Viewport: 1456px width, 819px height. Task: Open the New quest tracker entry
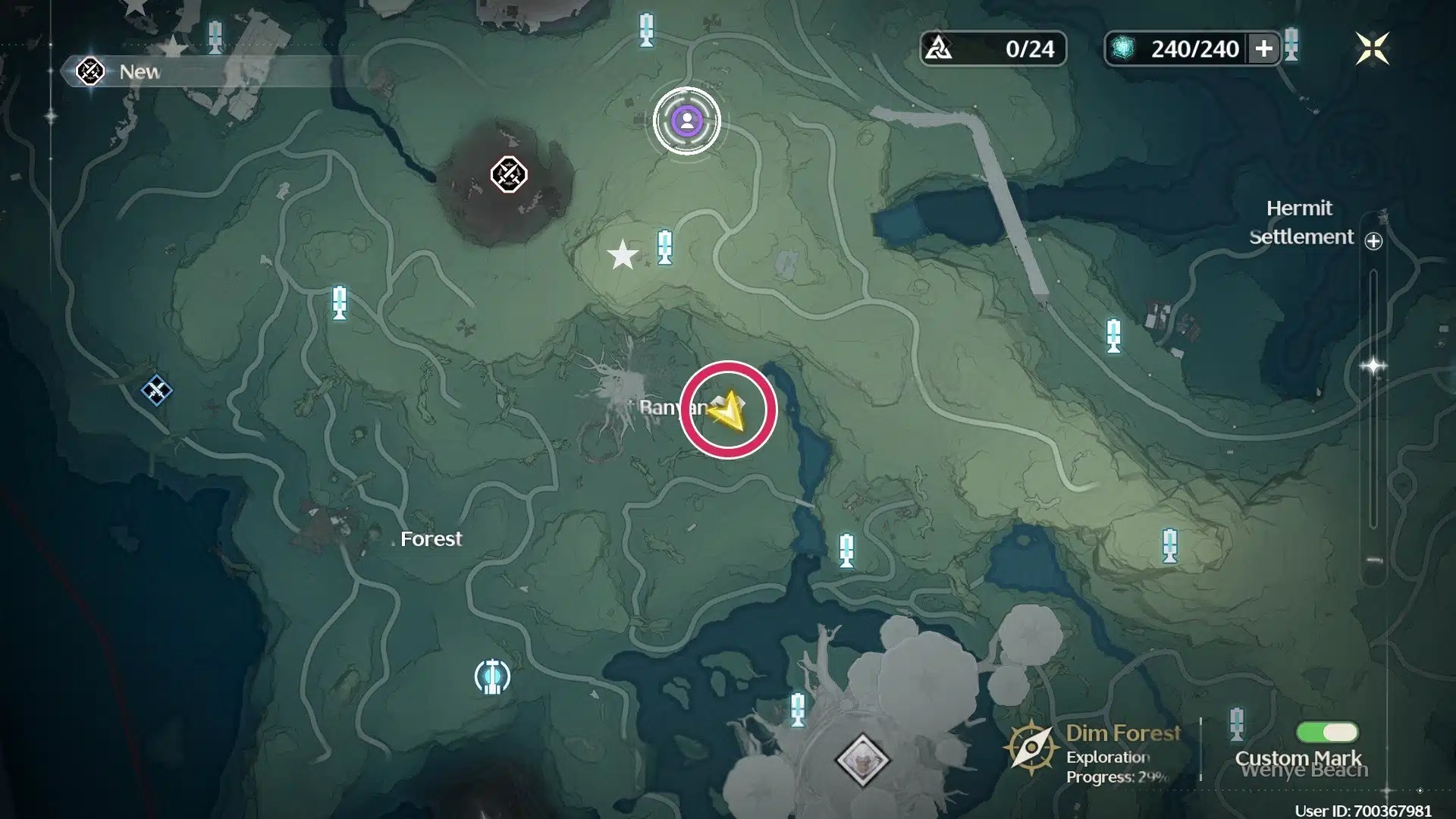pyautogui.click(x=121, y=72)
